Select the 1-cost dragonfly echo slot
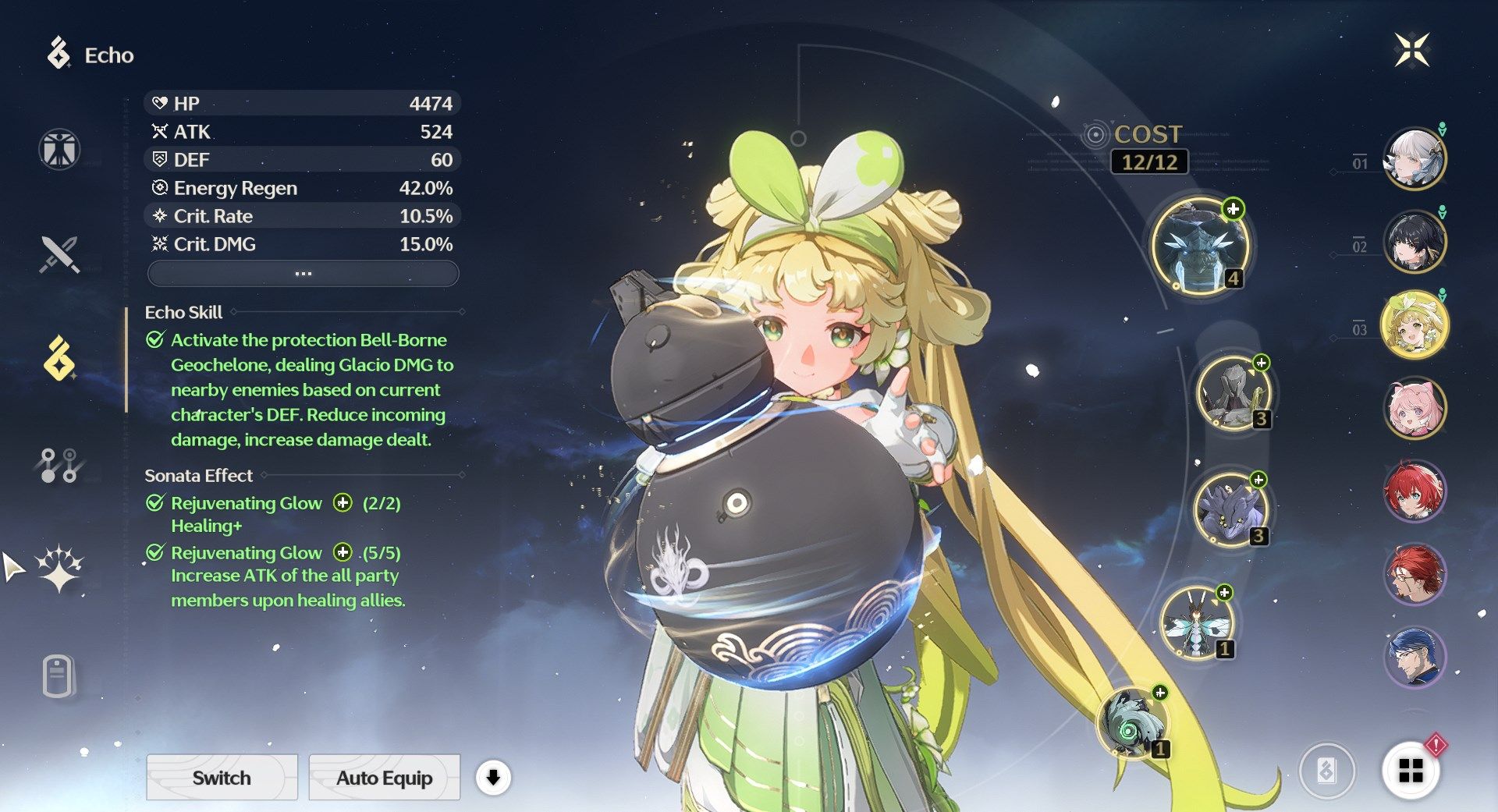Screen dimensions: 1498x812 [x=1195, y=623]
